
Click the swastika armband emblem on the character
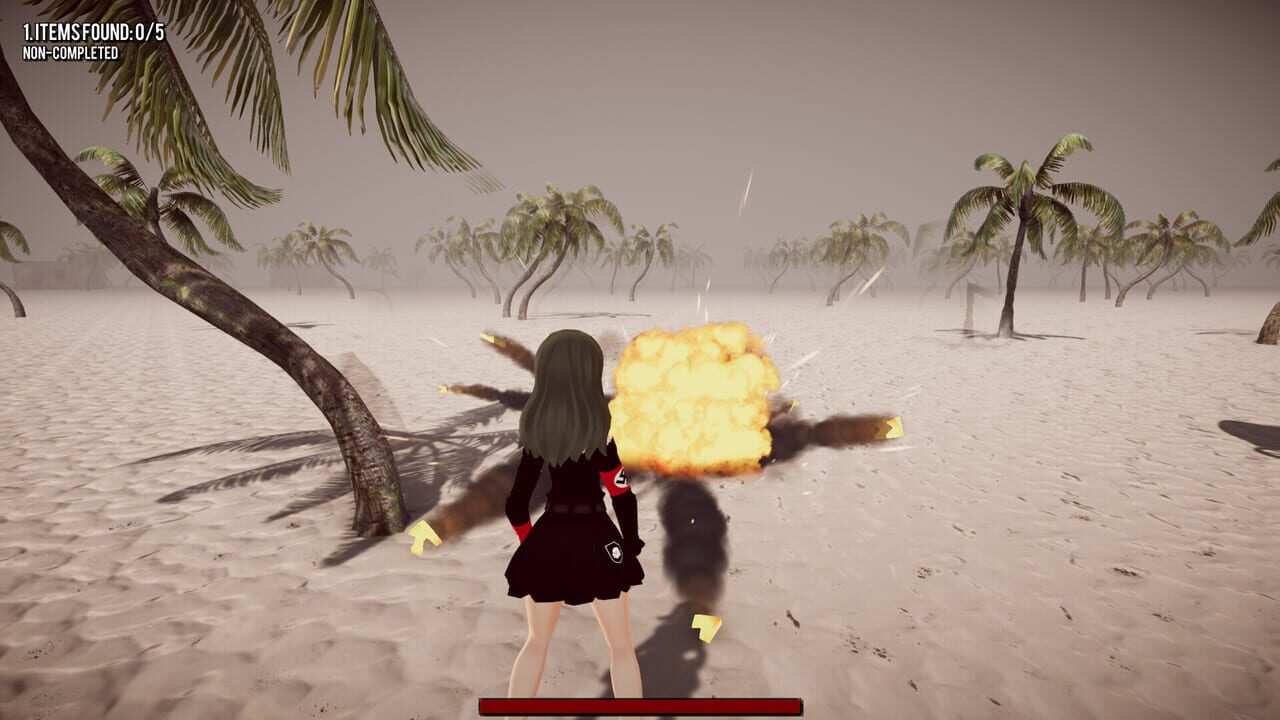point(620,479)
